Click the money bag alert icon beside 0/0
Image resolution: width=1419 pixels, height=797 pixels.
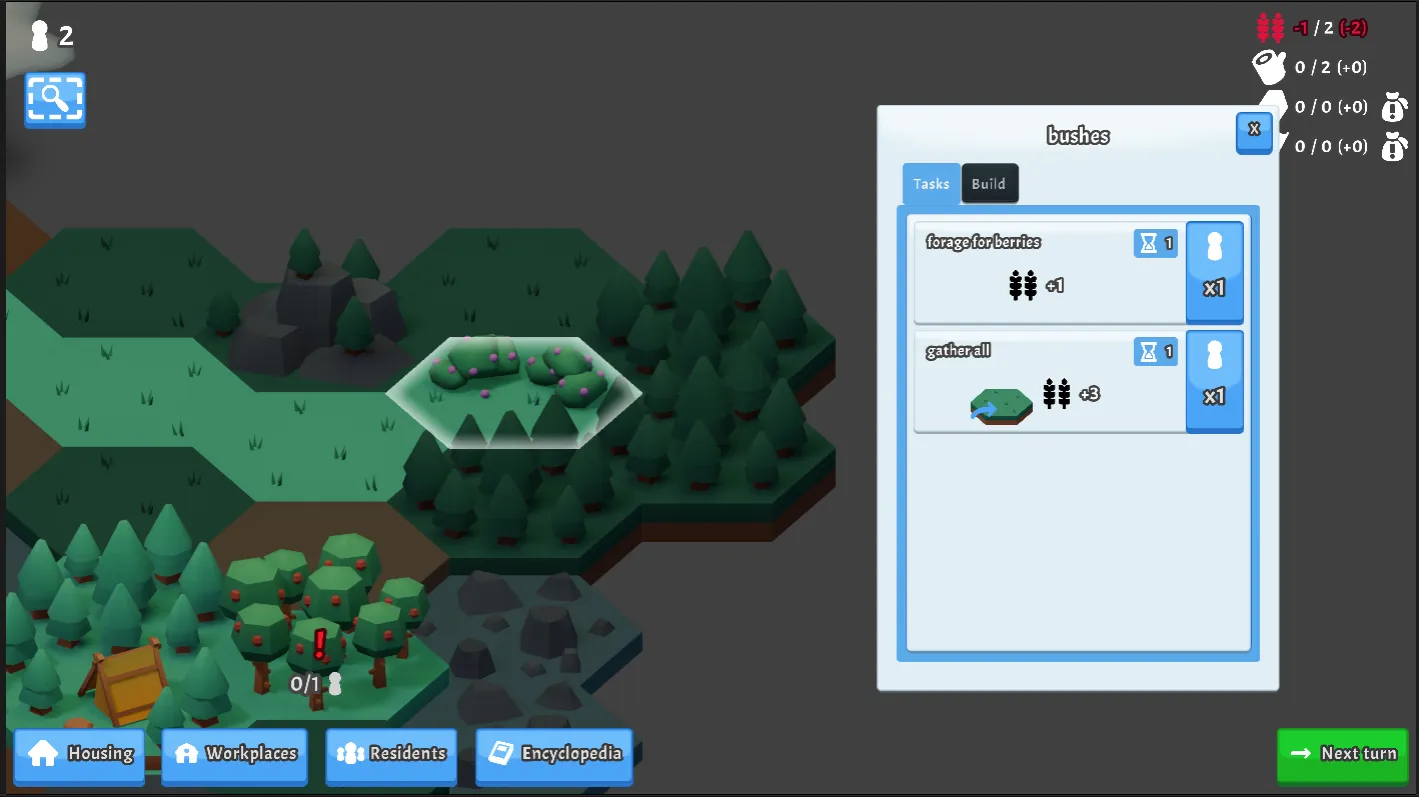tap(1395, 107)
